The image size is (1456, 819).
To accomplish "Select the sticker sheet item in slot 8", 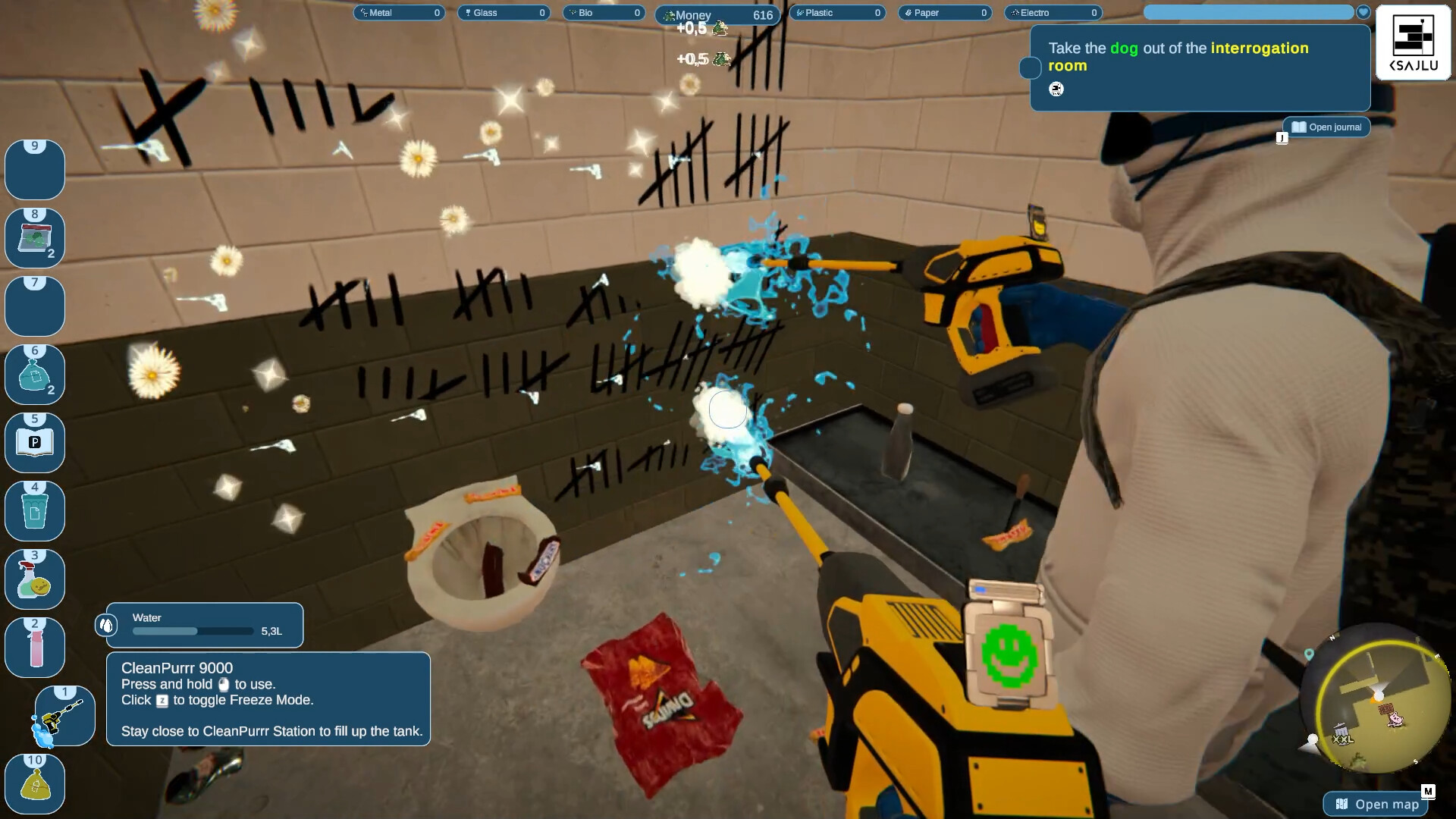I will [34, 237].
